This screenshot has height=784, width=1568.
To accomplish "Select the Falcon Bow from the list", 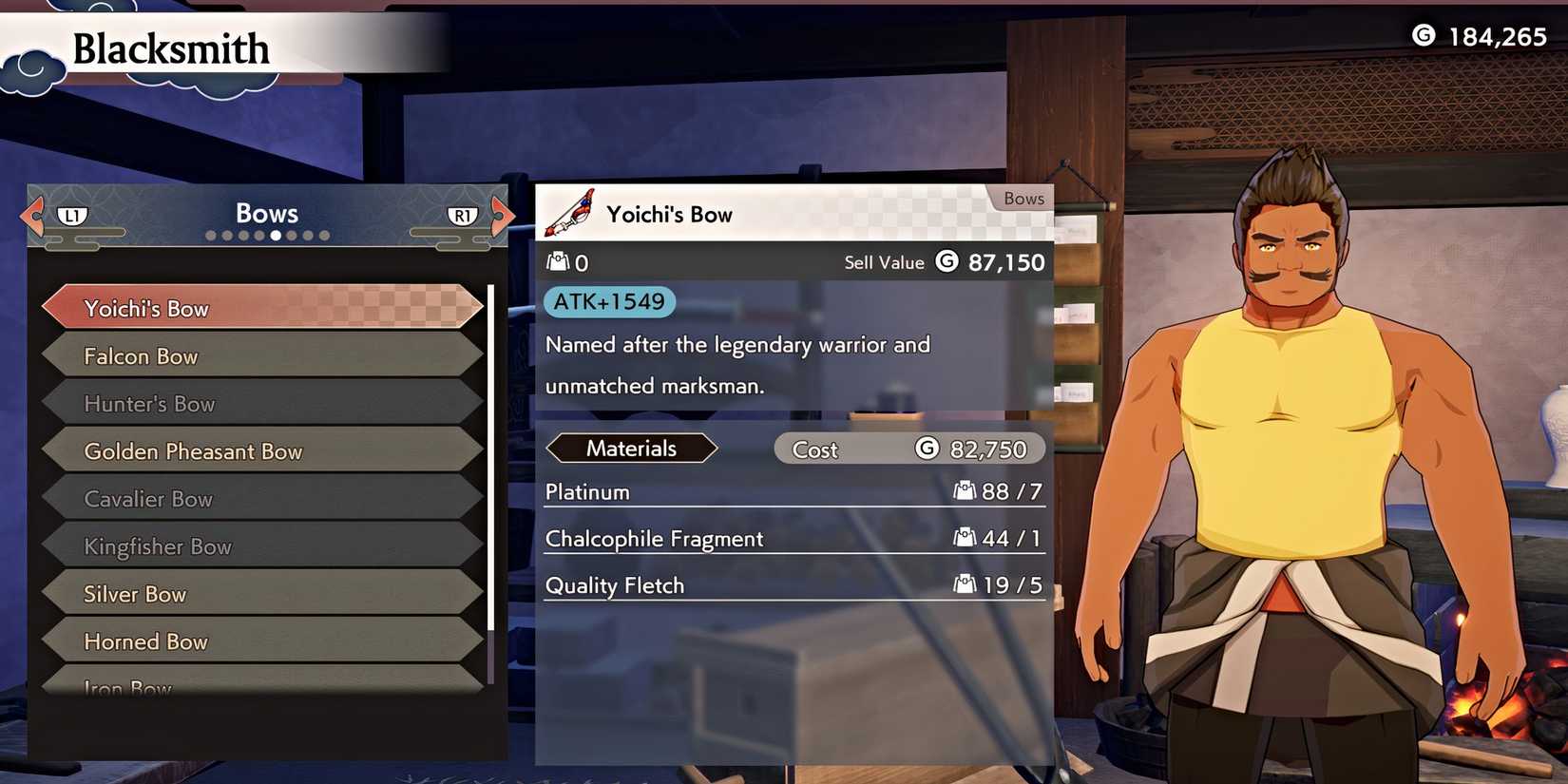I will click(261, 355).
